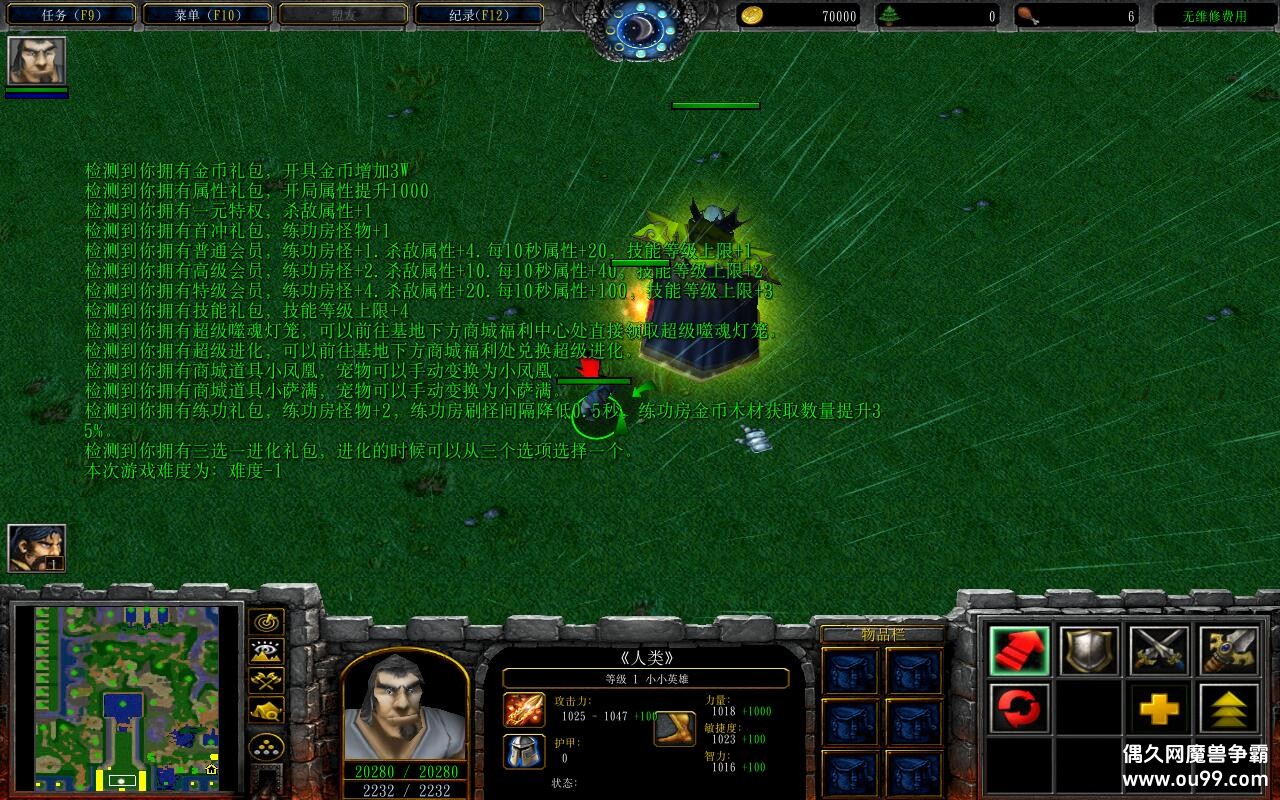Toggle the terrain eye icon near the minimap

[265, 650]
